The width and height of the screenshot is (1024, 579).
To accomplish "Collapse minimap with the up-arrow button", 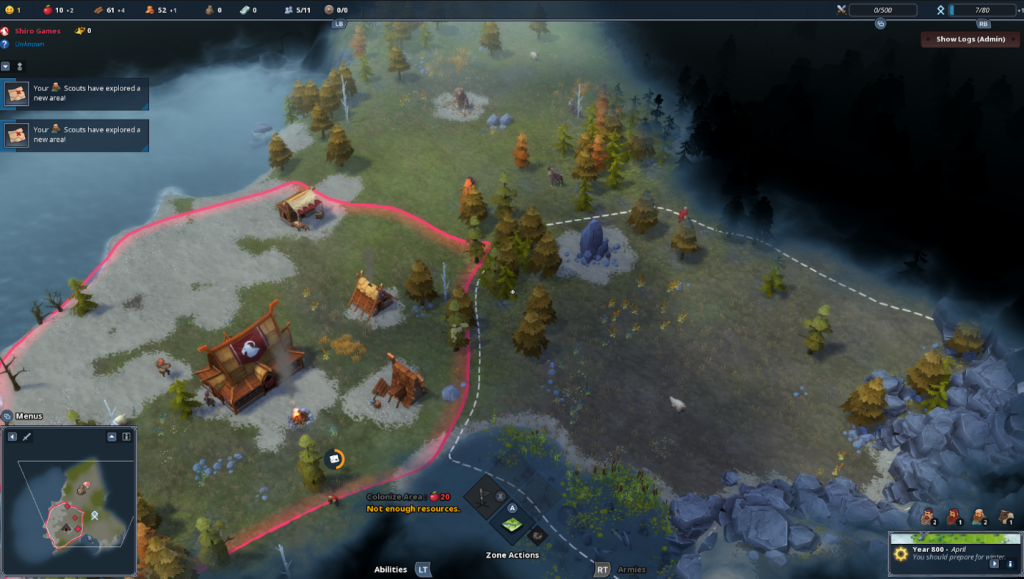I will point(112,437).
